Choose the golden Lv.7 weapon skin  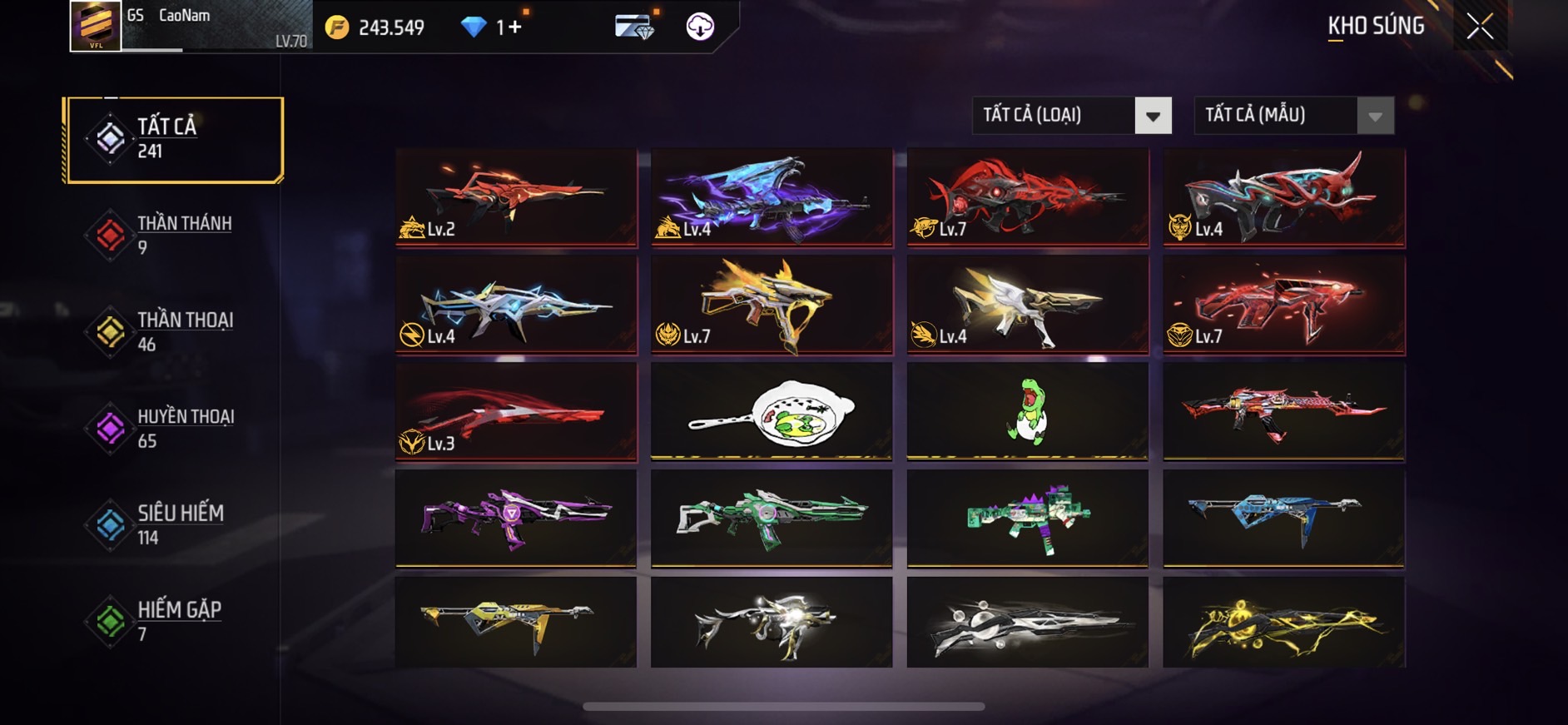click(x=772, y=305)
